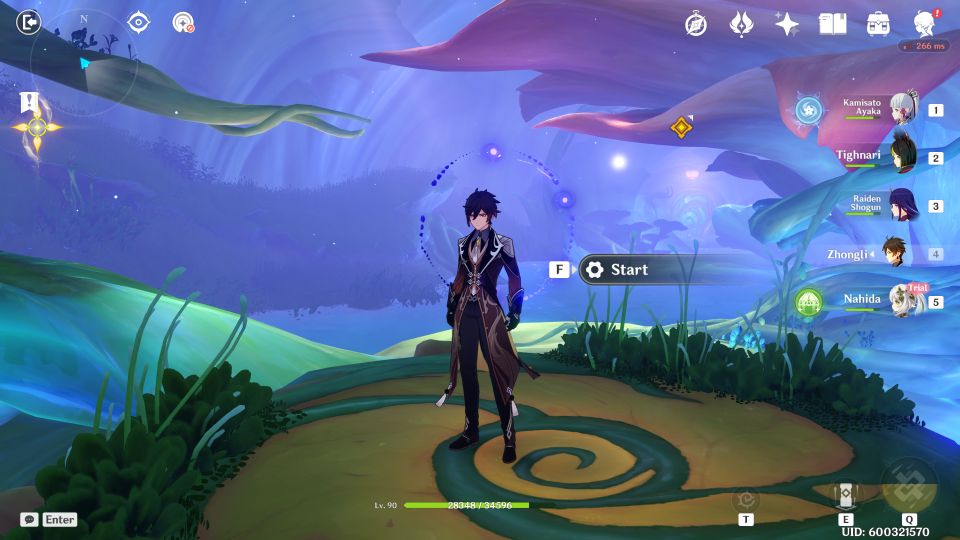Switch to Tighnari in the party
The image size is (960, 540).
903,157
